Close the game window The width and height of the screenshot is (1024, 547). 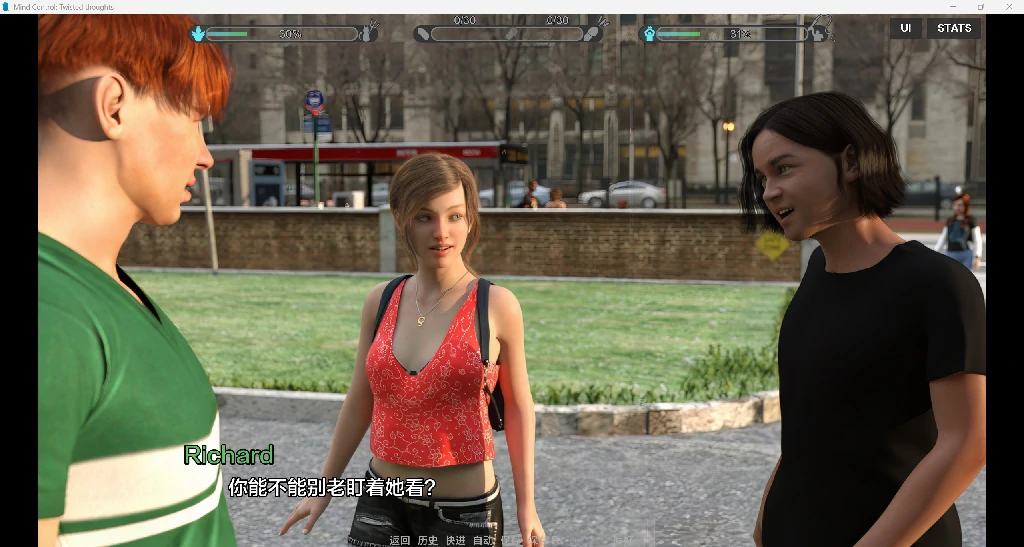[1008, 7]
